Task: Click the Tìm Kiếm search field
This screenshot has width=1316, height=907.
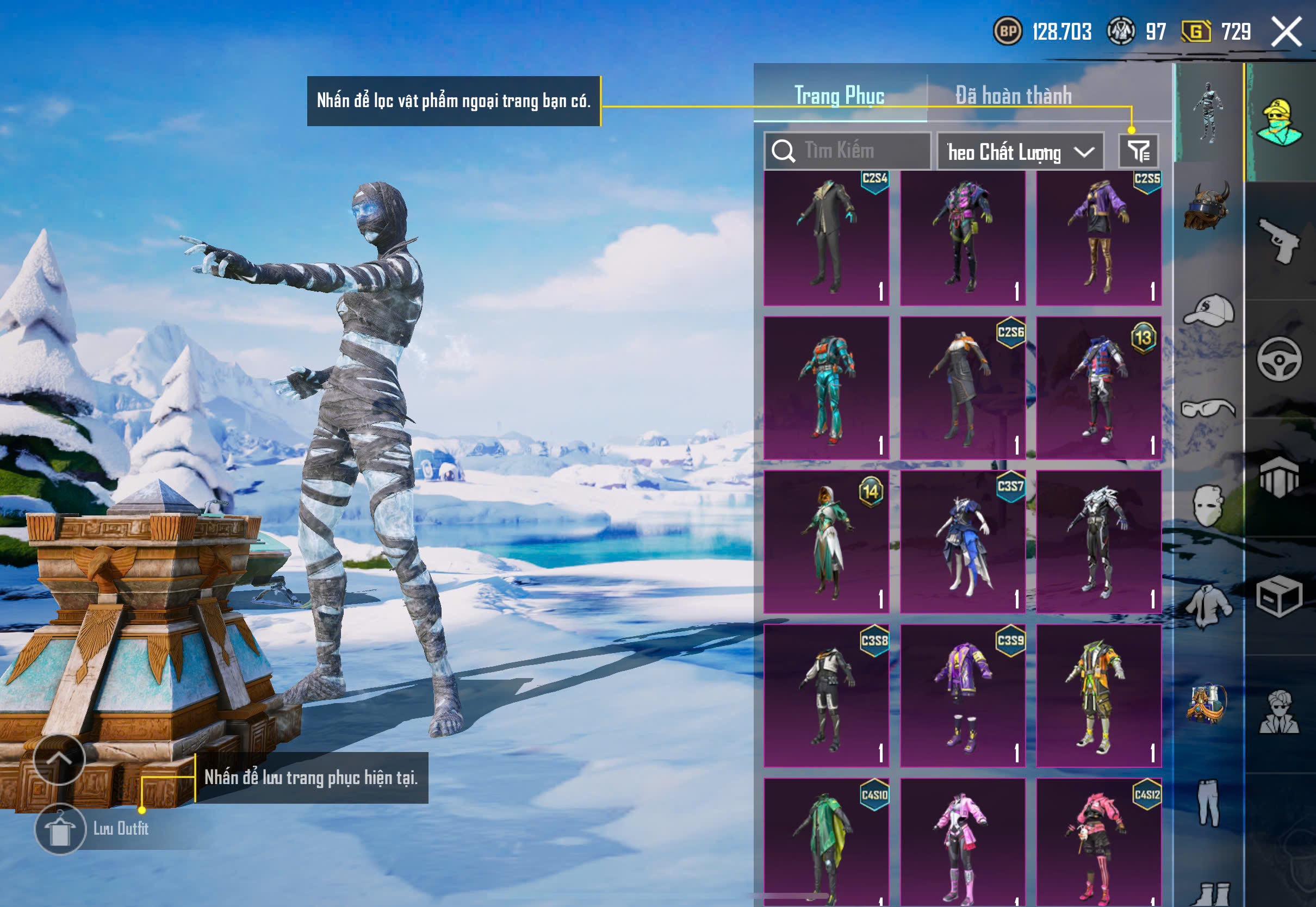Action: 848,151
